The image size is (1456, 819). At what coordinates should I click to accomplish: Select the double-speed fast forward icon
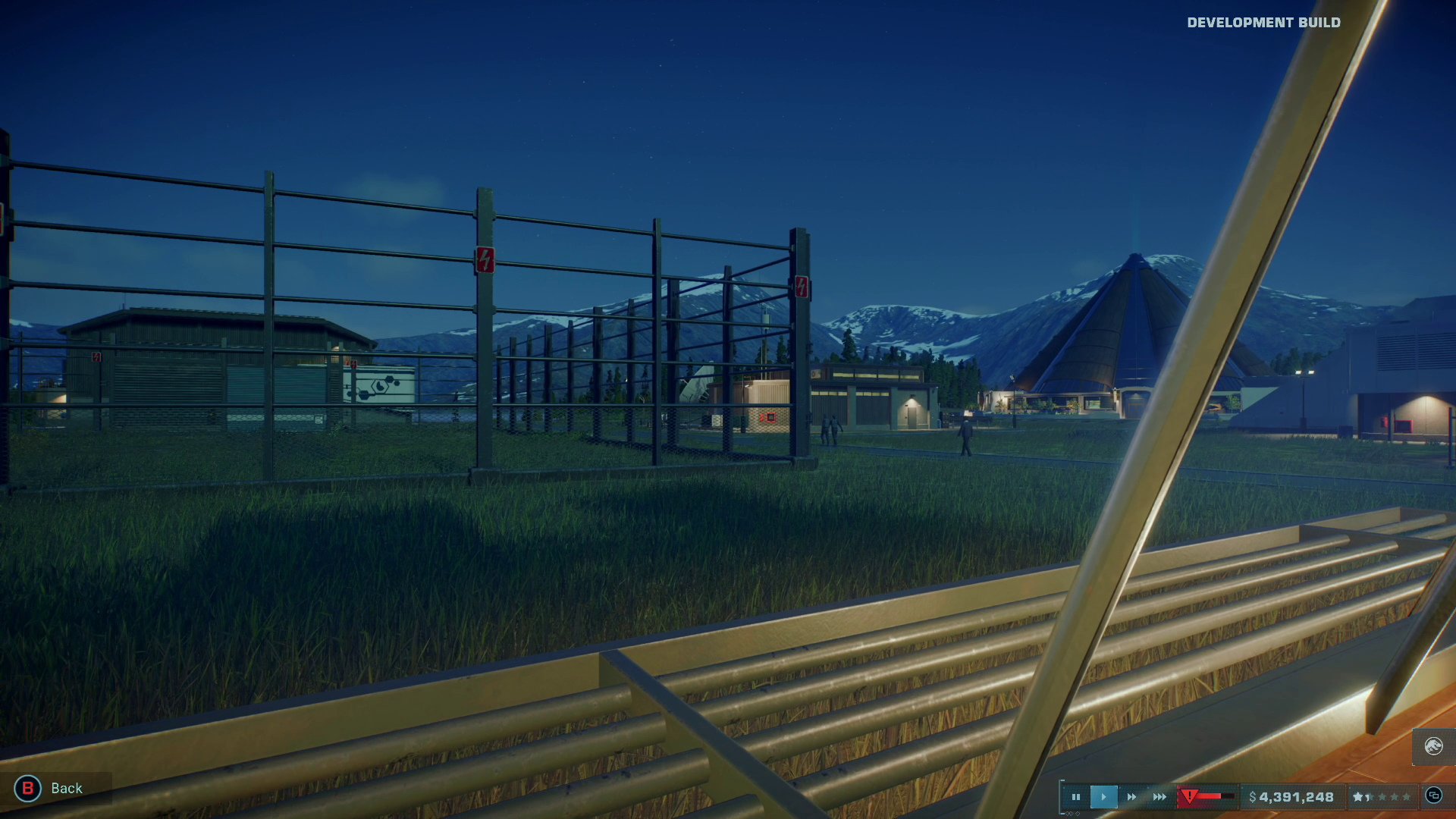[1131, 797]
